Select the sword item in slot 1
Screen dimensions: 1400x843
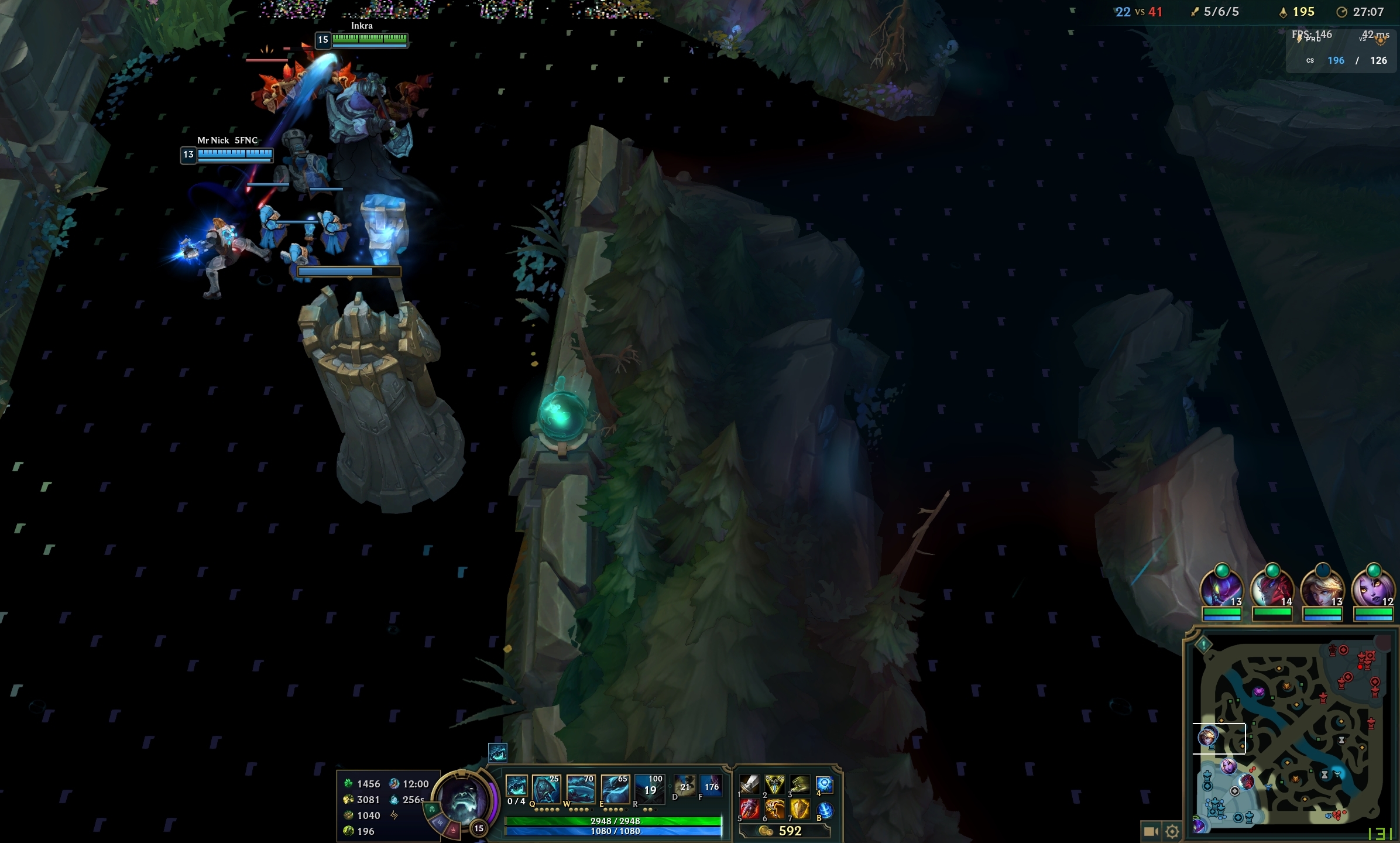click(x=749, y=784)
